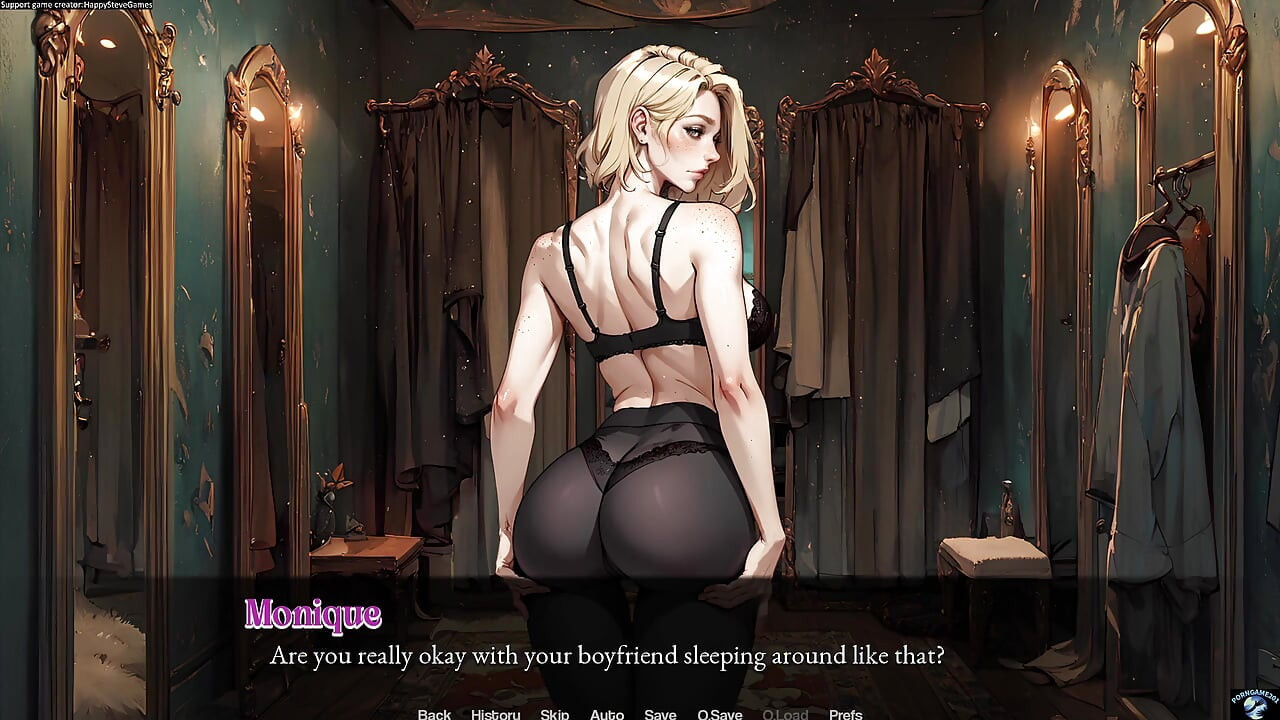
Task: Go back one dialogue step via Back
Action: click(x=433, y=714)
